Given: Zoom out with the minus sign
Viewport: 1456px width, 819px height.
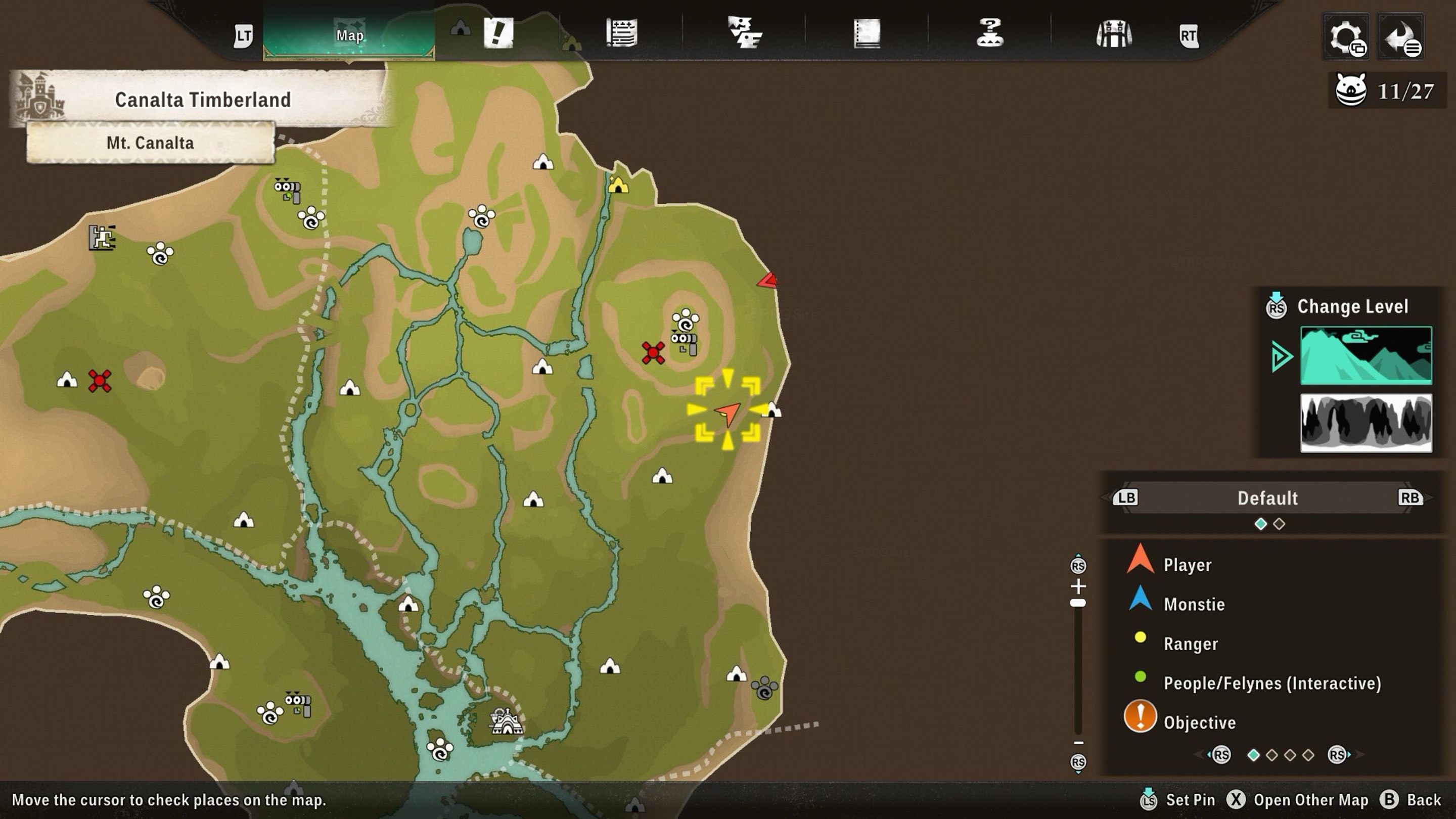Looking at the screenshot, I should 1078,743.
